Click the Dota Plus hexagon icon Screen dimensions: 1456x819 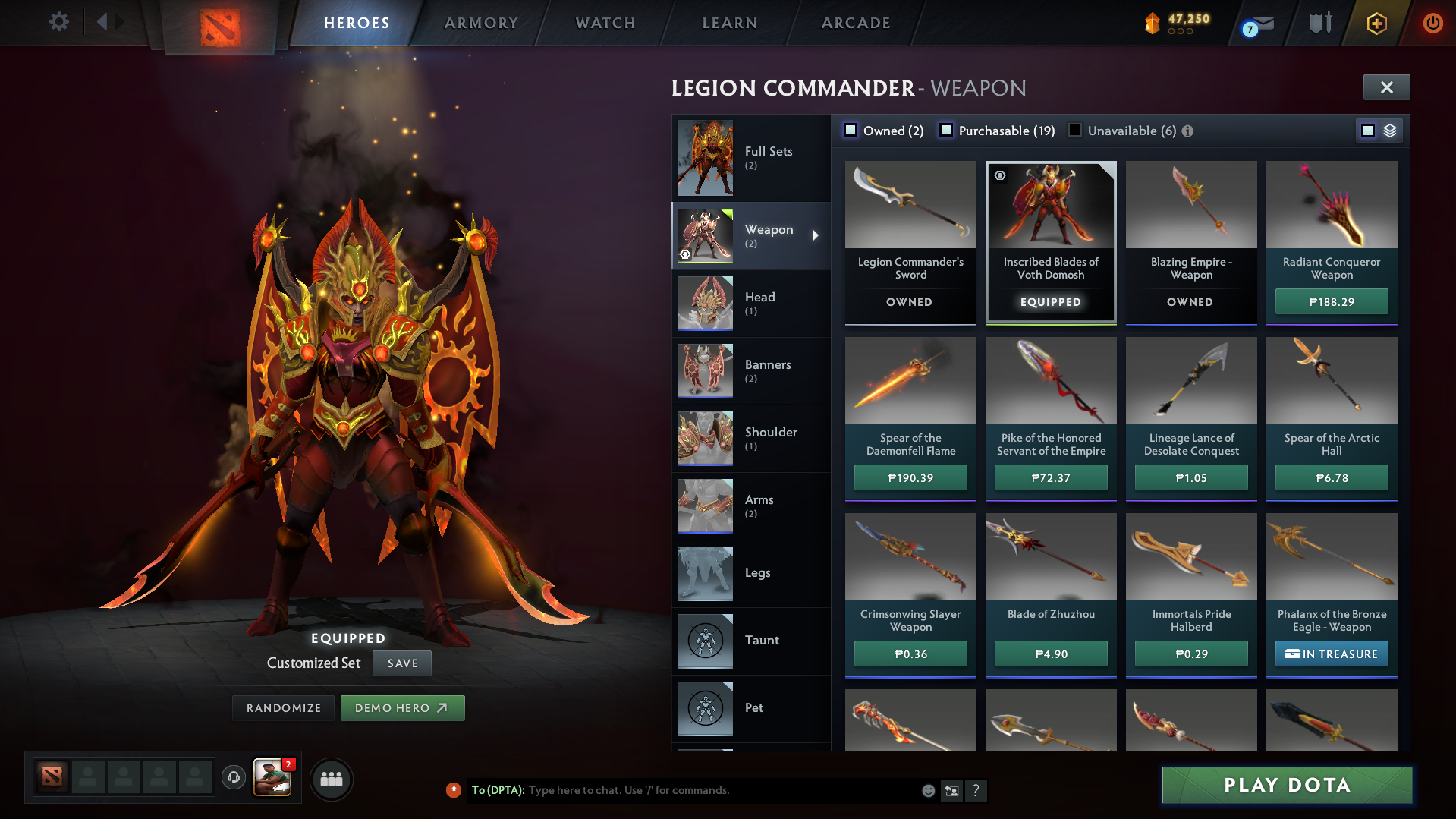click(1376, 23)
